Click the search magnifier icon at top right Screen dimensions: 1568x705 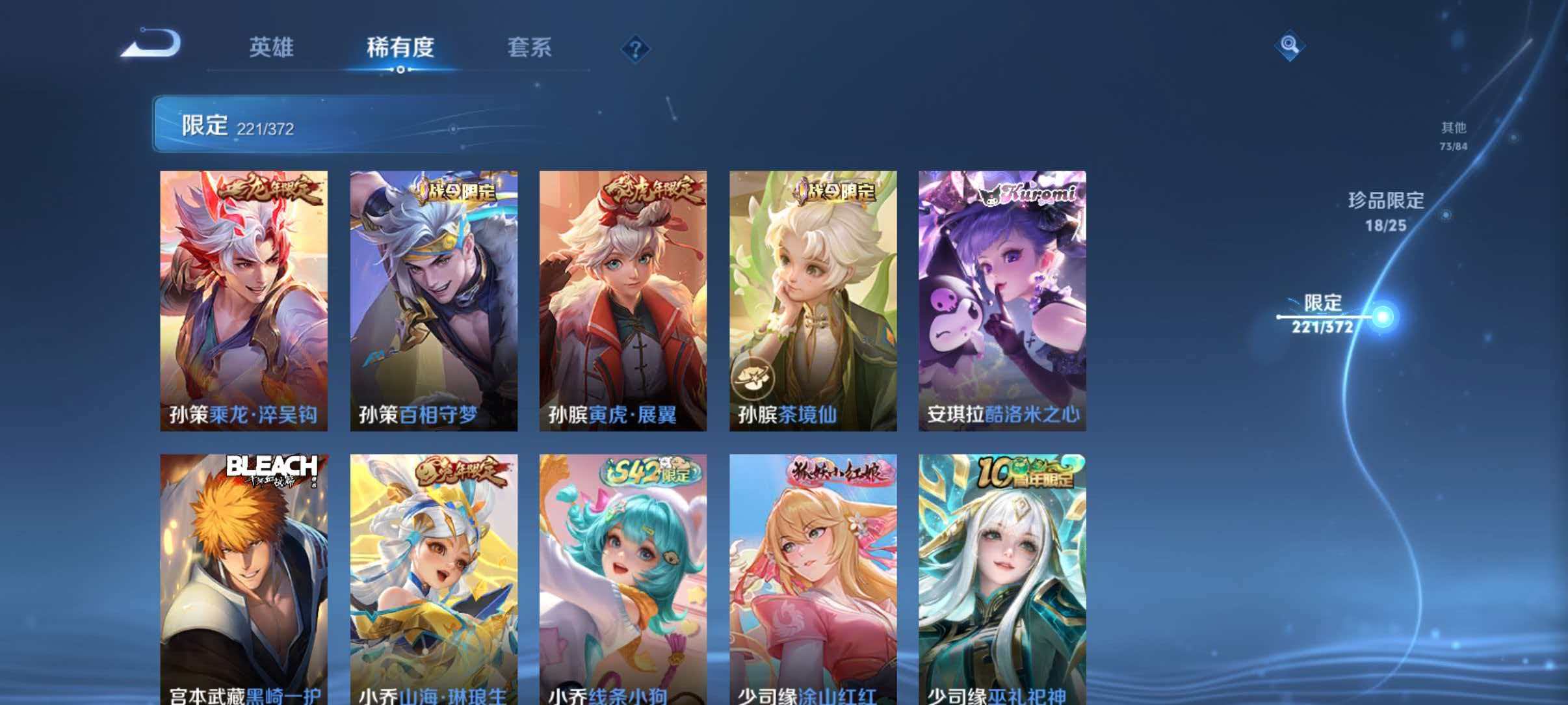1292,46
